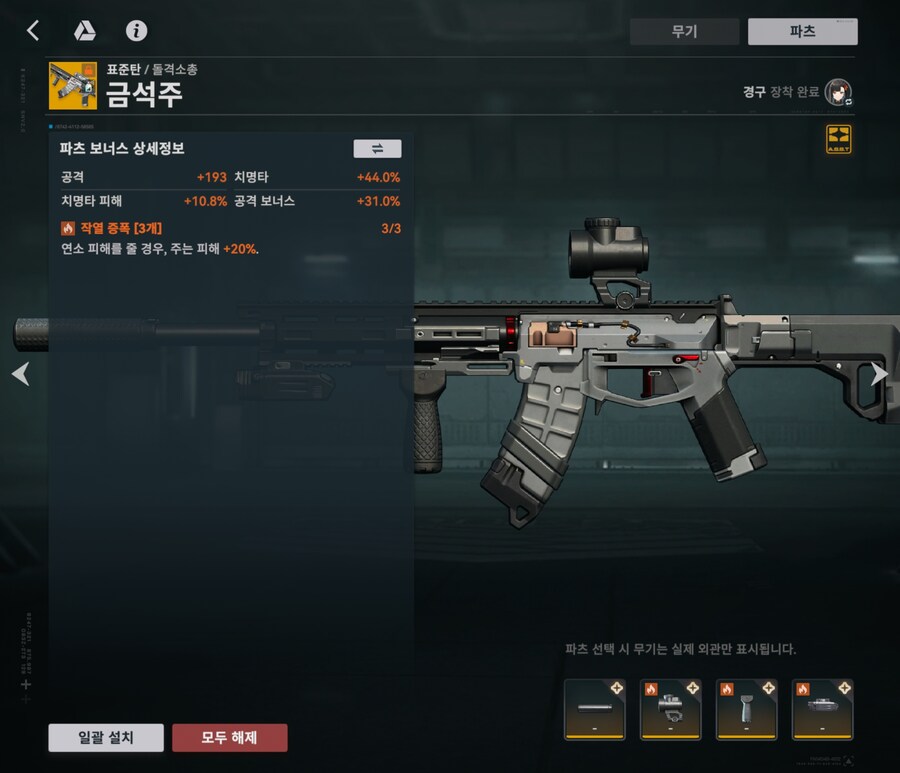Go back with the top-left arrow
This screenshot has height=773, width=900.
pyautogui.click(x=33, y=31)
